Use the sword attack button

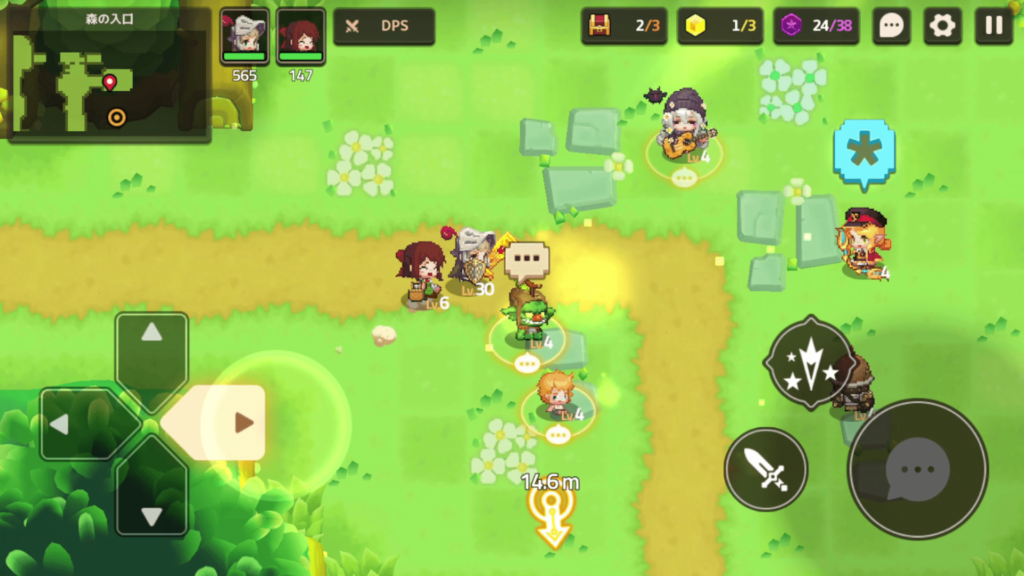(766, 469)
